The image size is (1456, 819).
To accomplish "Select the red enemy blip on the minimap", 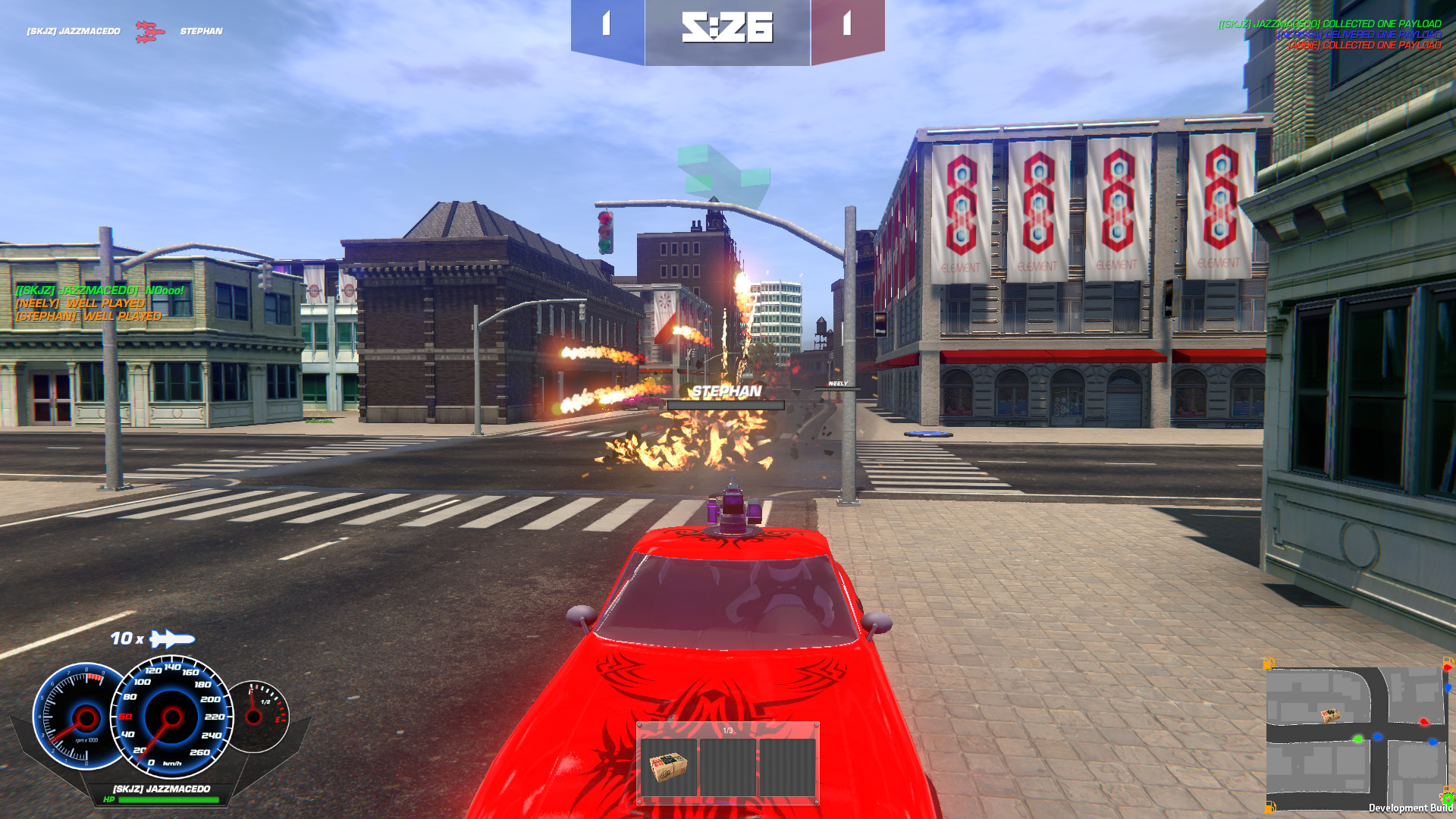I will pos(1424,723).
